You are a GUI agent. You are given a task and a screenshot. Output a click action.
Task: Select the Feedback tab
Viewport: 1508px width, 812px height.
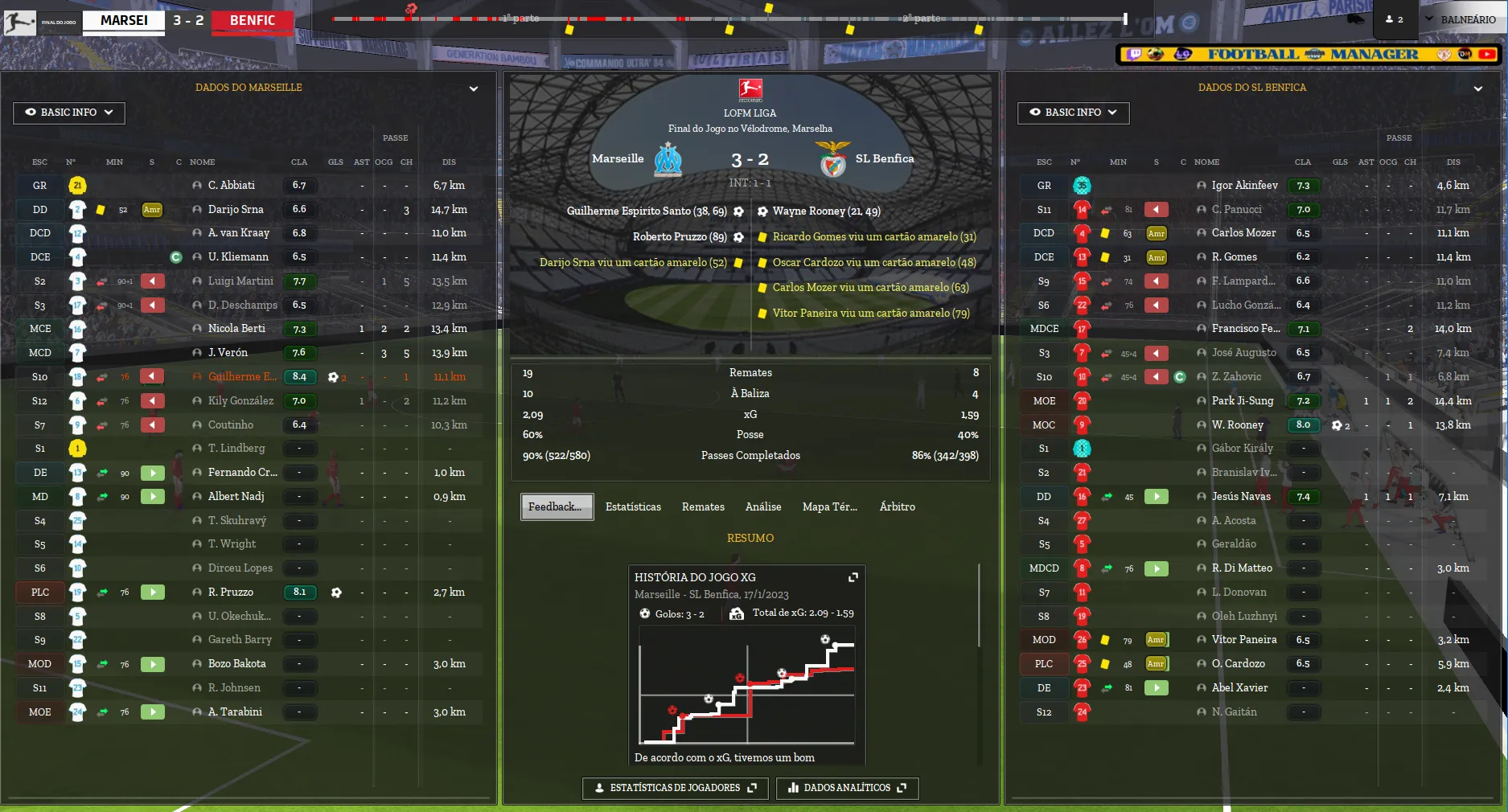pos(557,506)
